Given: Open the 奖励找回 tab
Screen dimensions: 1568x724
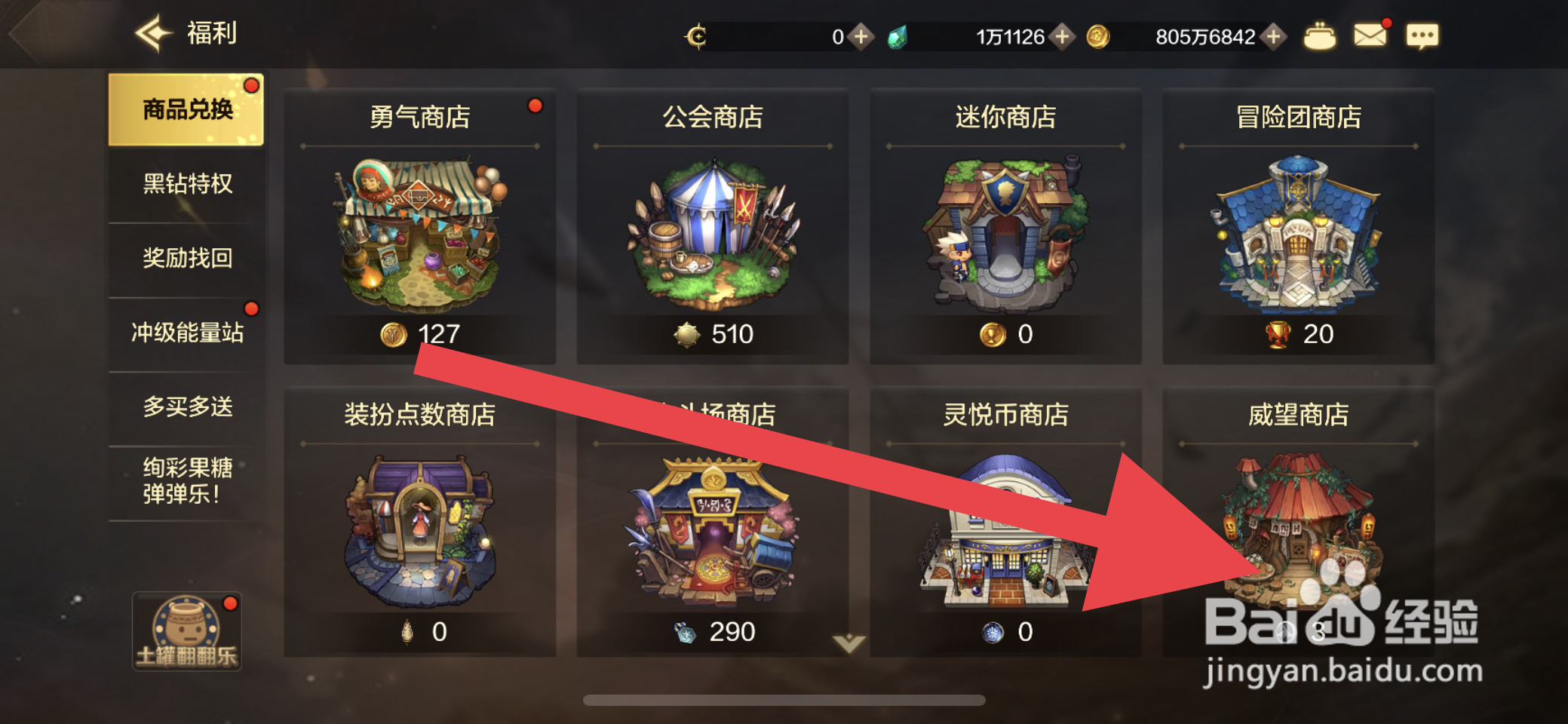Looking at the screenshot, I should pos(187,257).
